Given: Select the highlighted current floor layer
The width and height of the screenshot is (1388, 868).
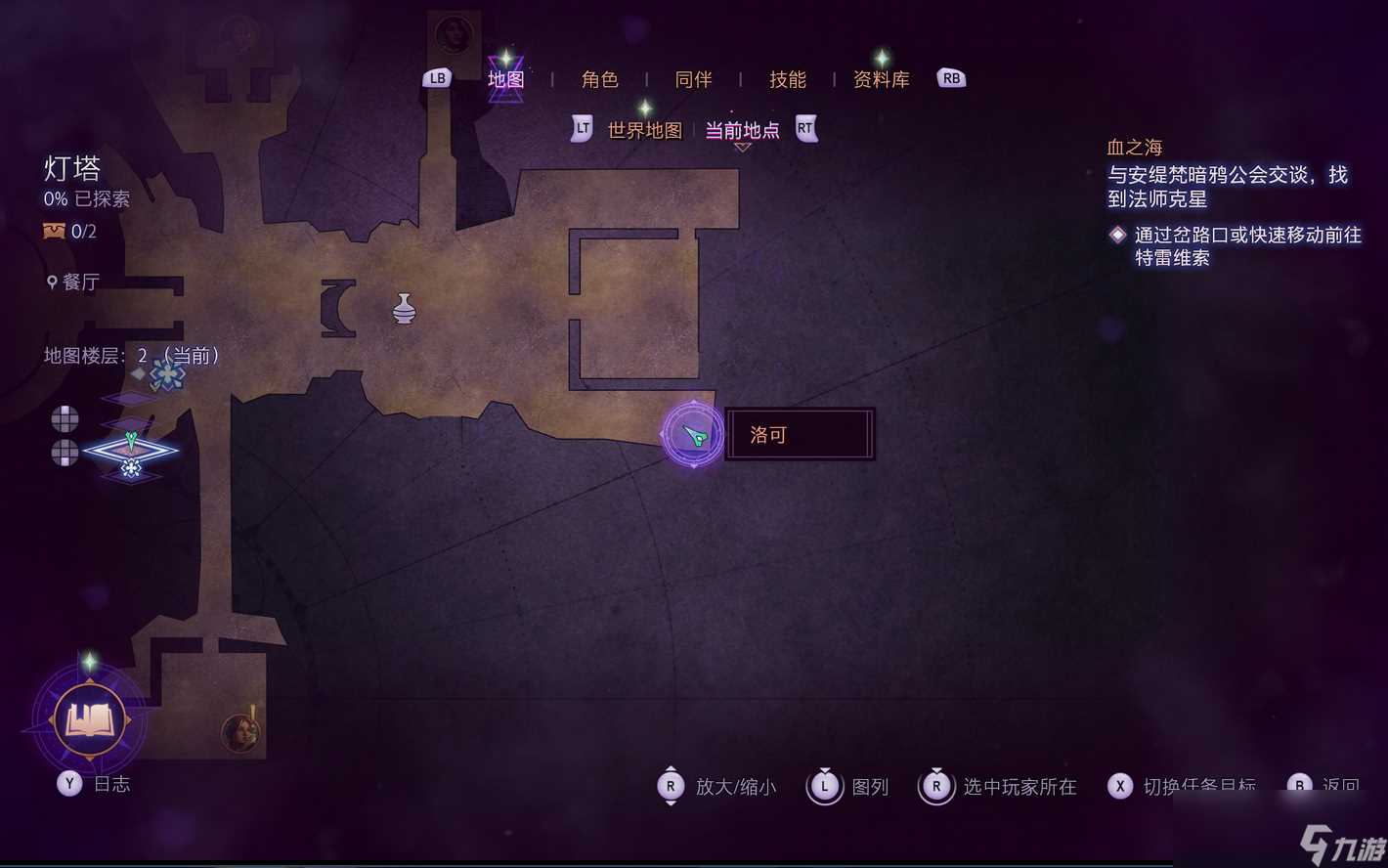Looking at the screenshot, I should 130,451.
